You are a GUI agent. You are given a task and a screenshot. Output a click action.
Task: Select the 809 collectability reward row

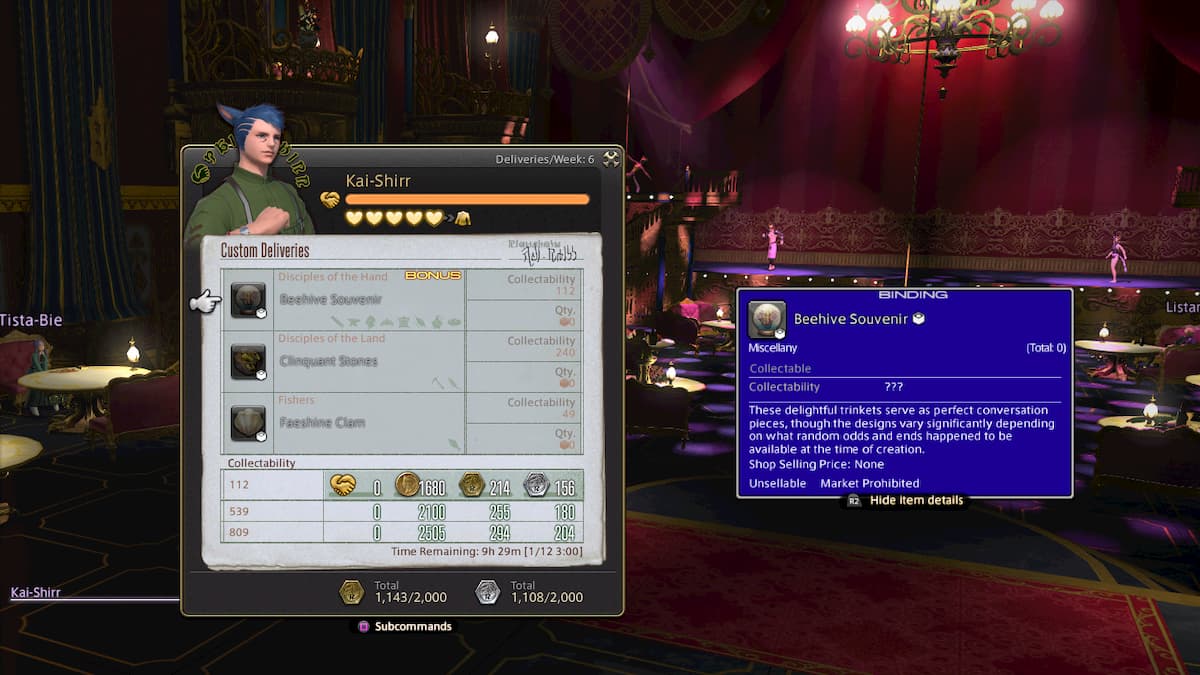[x=402, y=533]
